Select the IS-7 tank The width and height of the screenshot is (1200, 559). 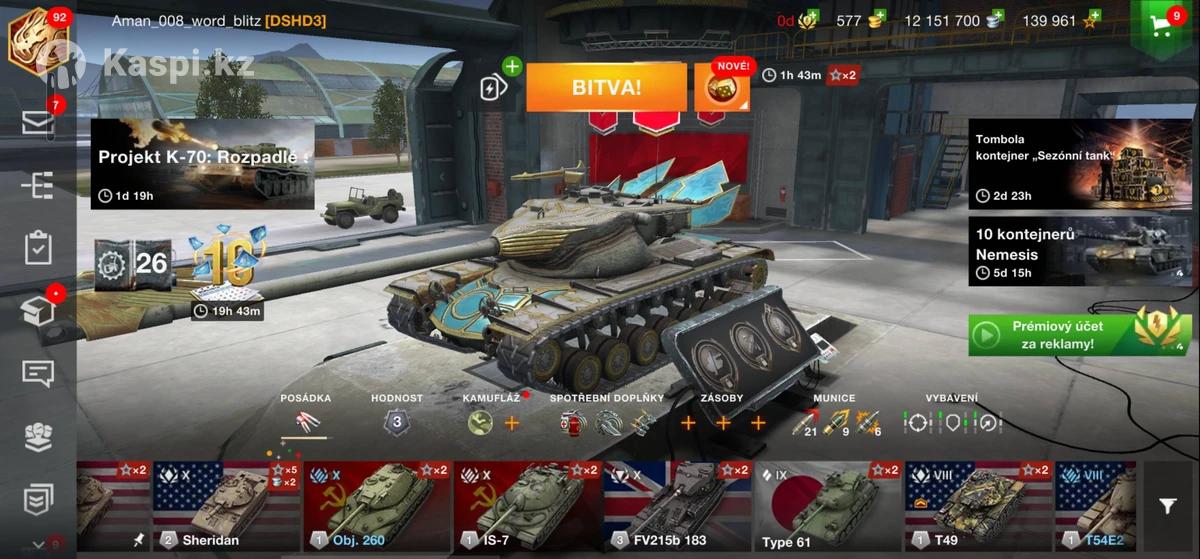527,507
